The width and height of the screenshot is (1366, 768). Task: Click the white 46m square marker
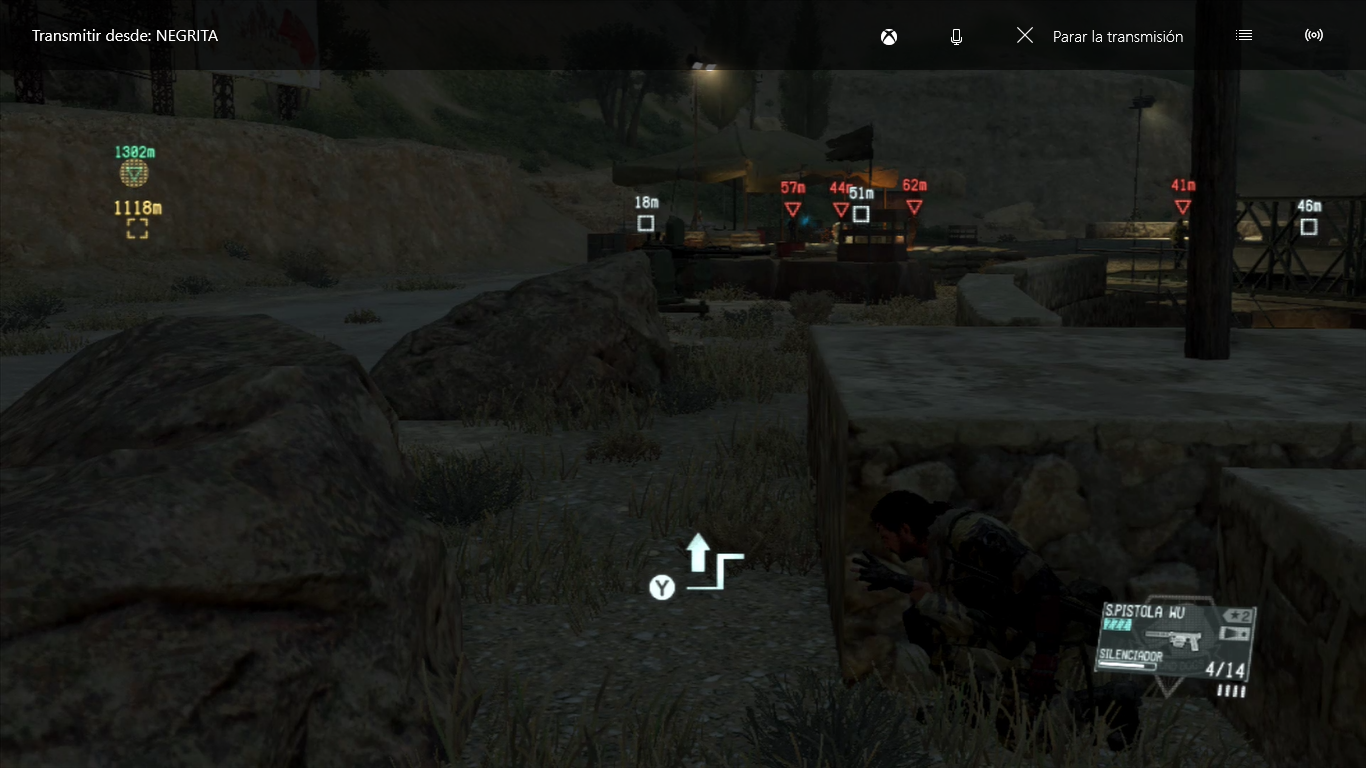(1308, 226)
